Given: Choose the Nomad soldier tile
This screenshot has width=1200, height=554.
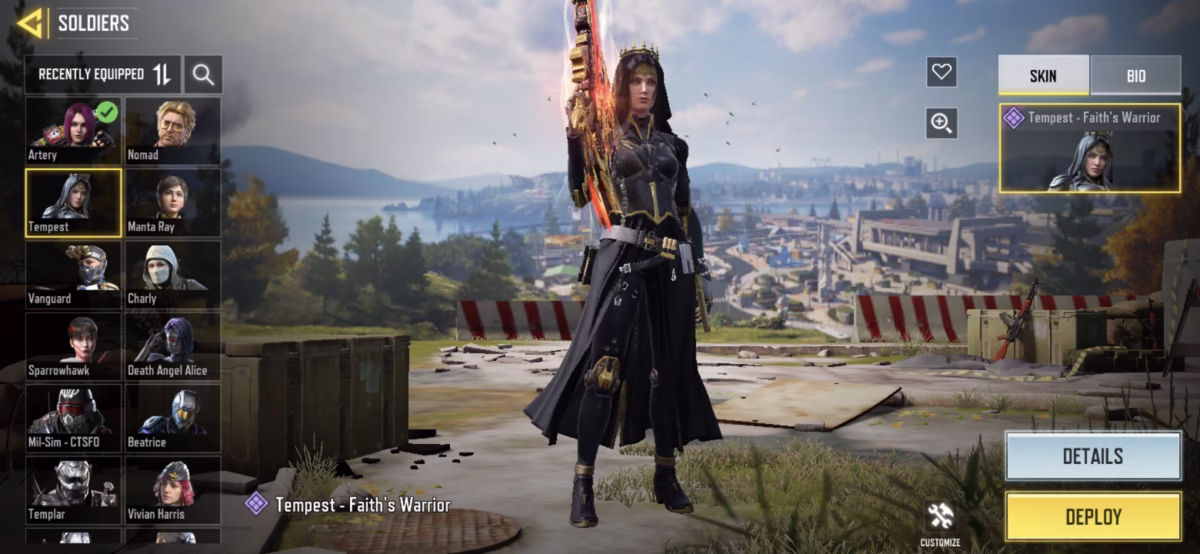Looking at the screenshot, I should 173,131.
